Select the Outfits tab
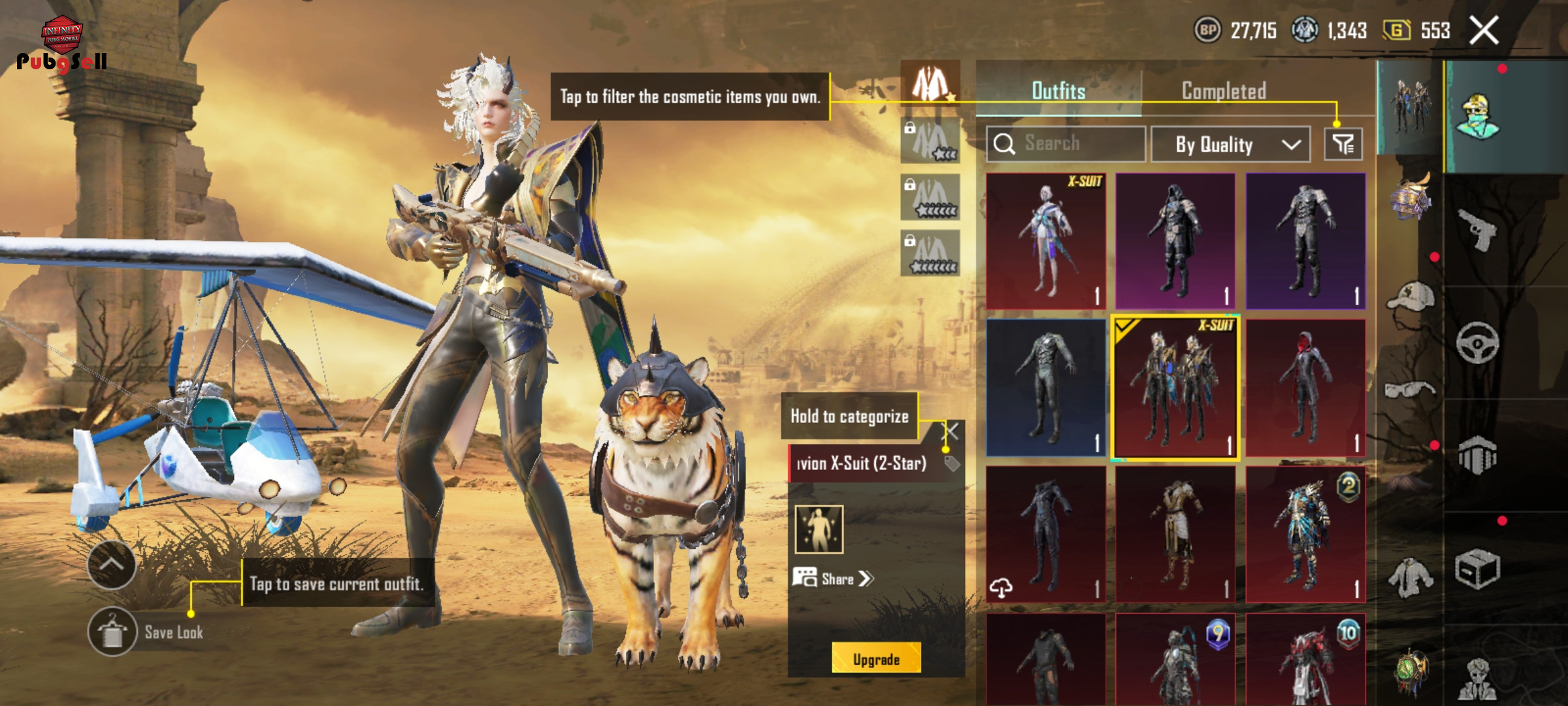The height and width of the screenshot is (706, 1568). point(1058,91)
